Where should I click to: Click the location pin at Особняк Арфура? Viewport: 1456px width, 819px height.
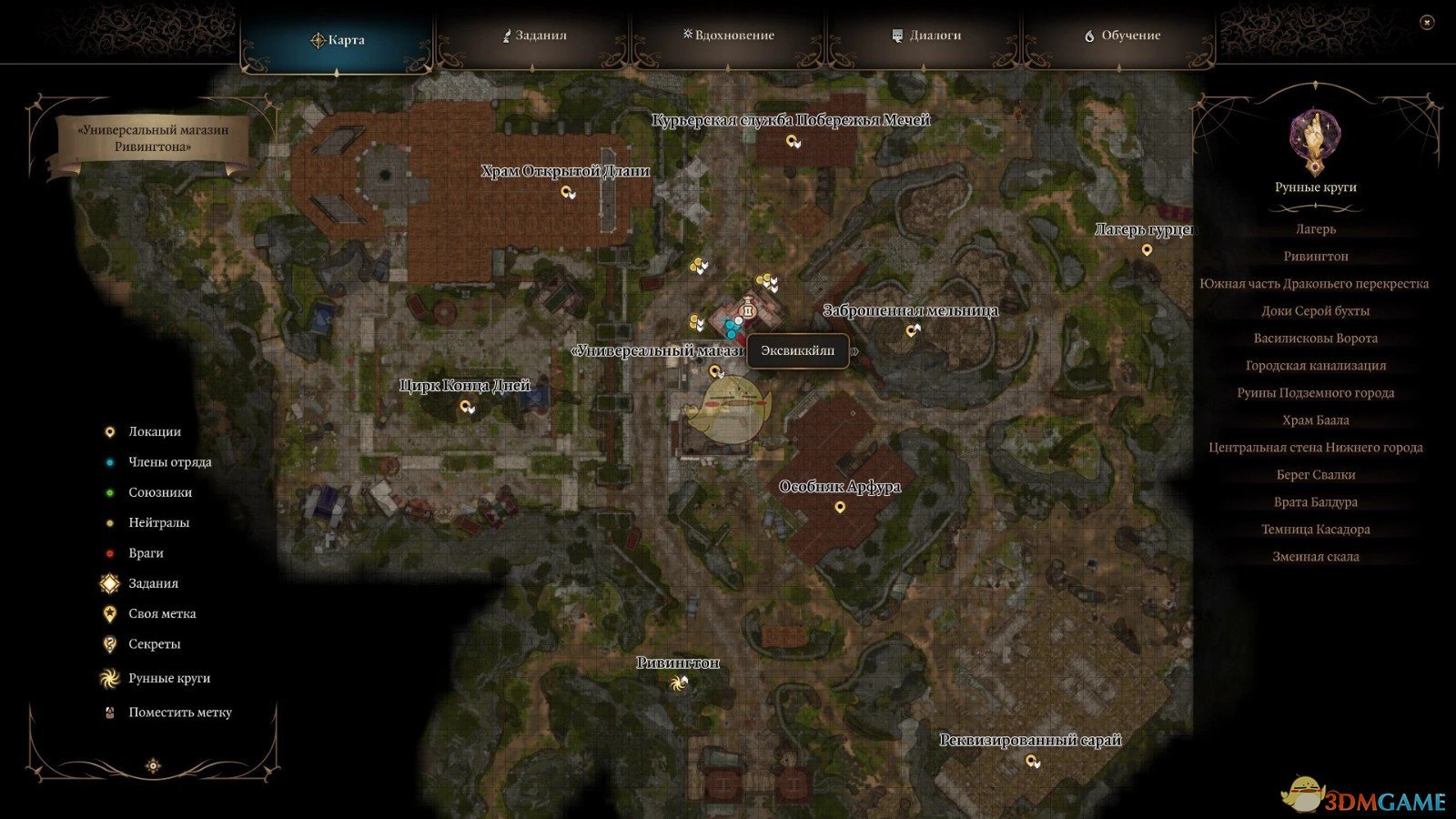coord(839,506)
